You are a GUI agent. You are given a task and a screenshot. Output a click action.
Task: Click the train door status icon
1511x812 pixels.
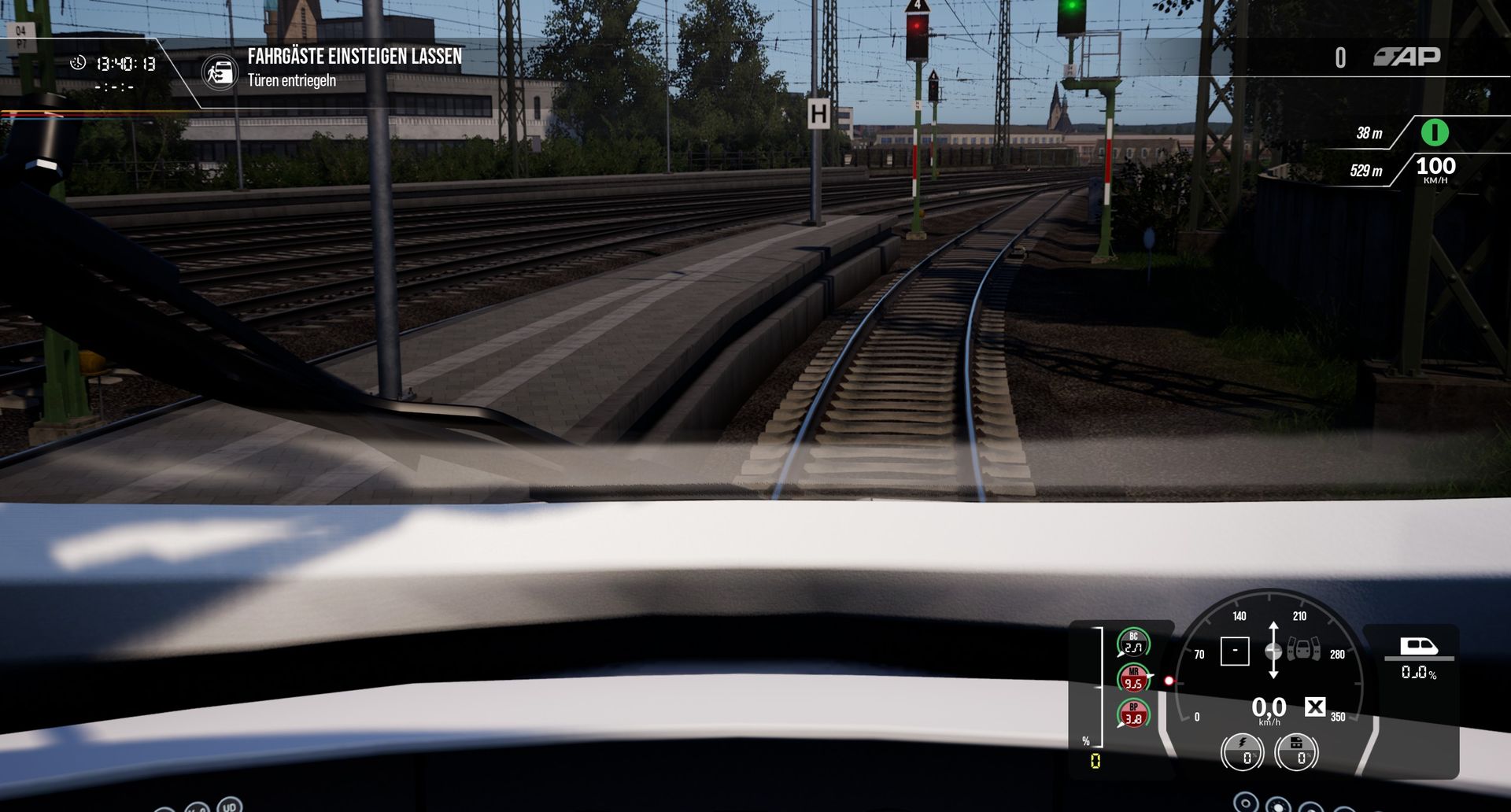(x=1304, y=651)
